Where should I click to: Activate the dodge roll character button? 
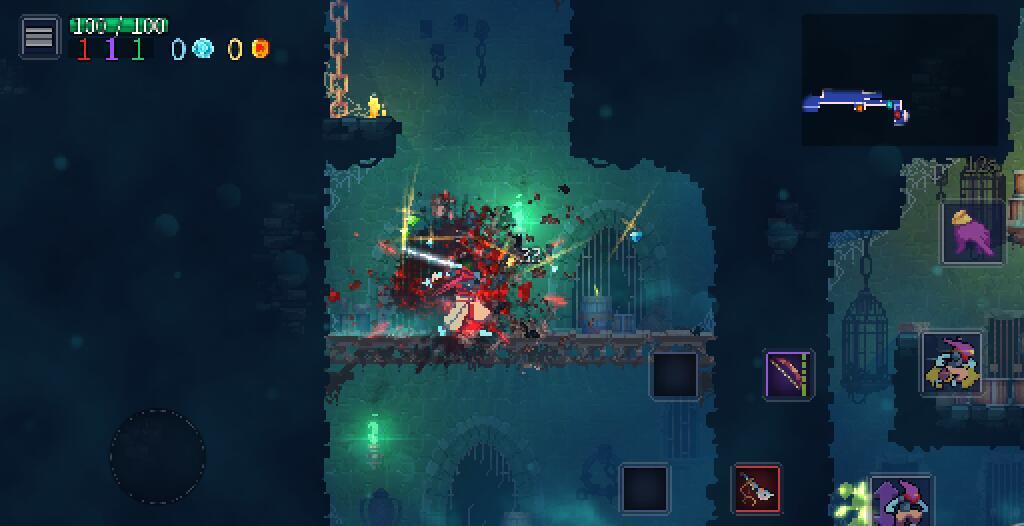(x=951, y=364)
